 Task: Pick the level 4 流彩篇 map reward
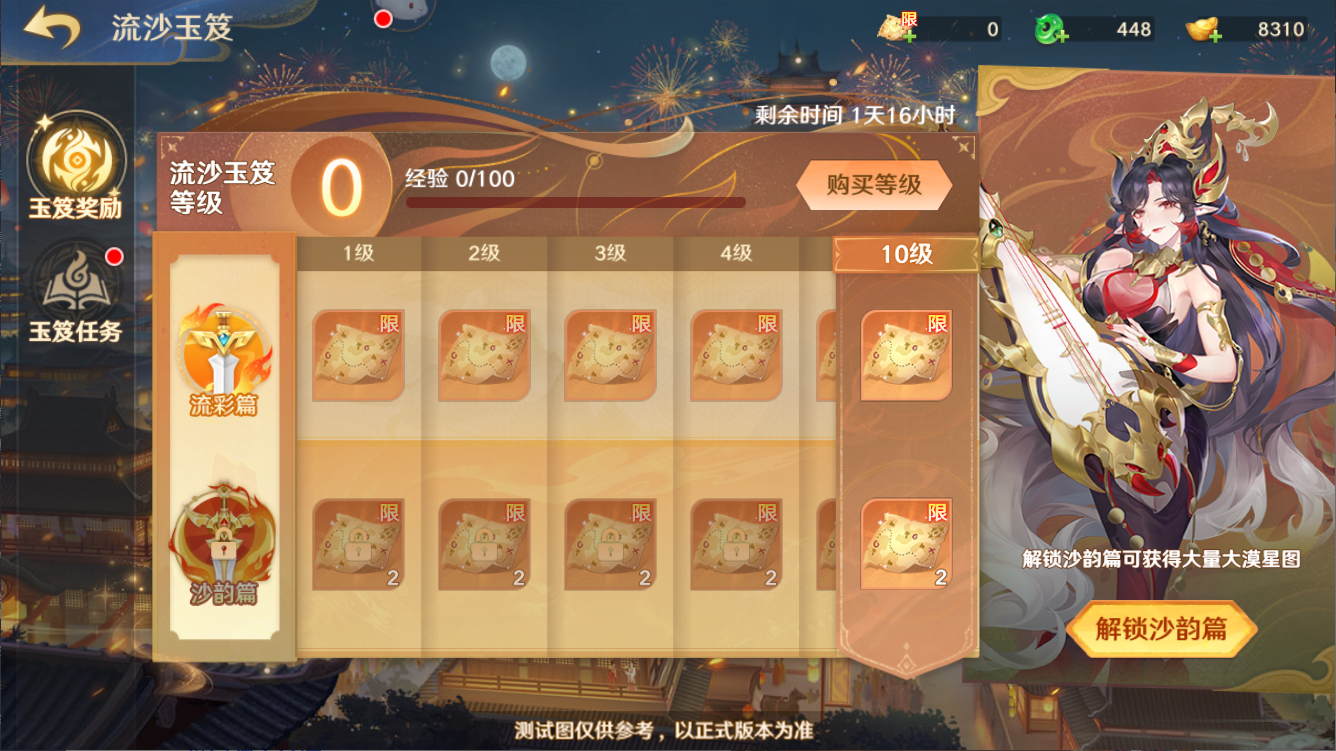[x=736, y=356]
